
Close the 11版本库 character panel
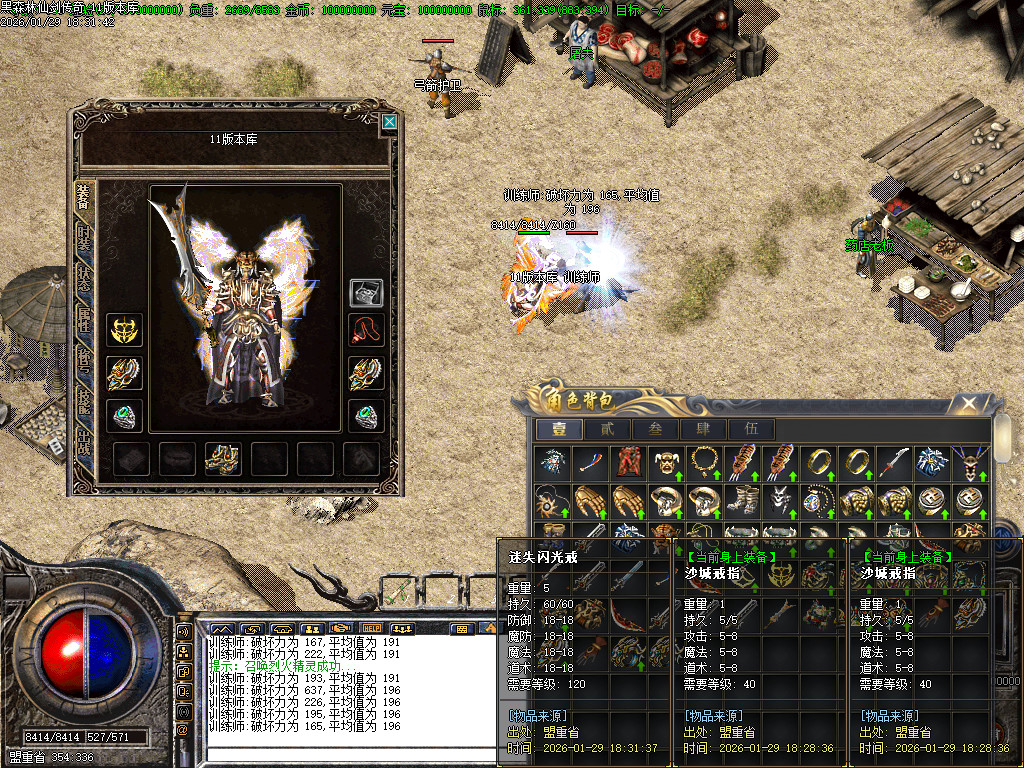pyautogui.click(x=389, y=123)
